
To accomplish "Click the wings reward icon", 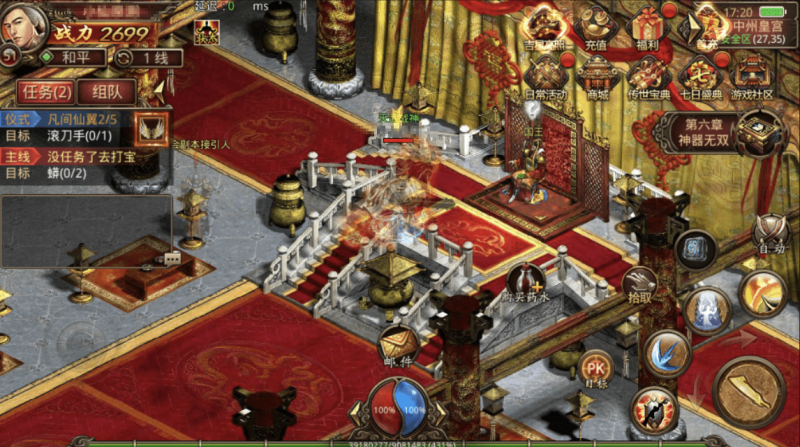I will point(152,128).
